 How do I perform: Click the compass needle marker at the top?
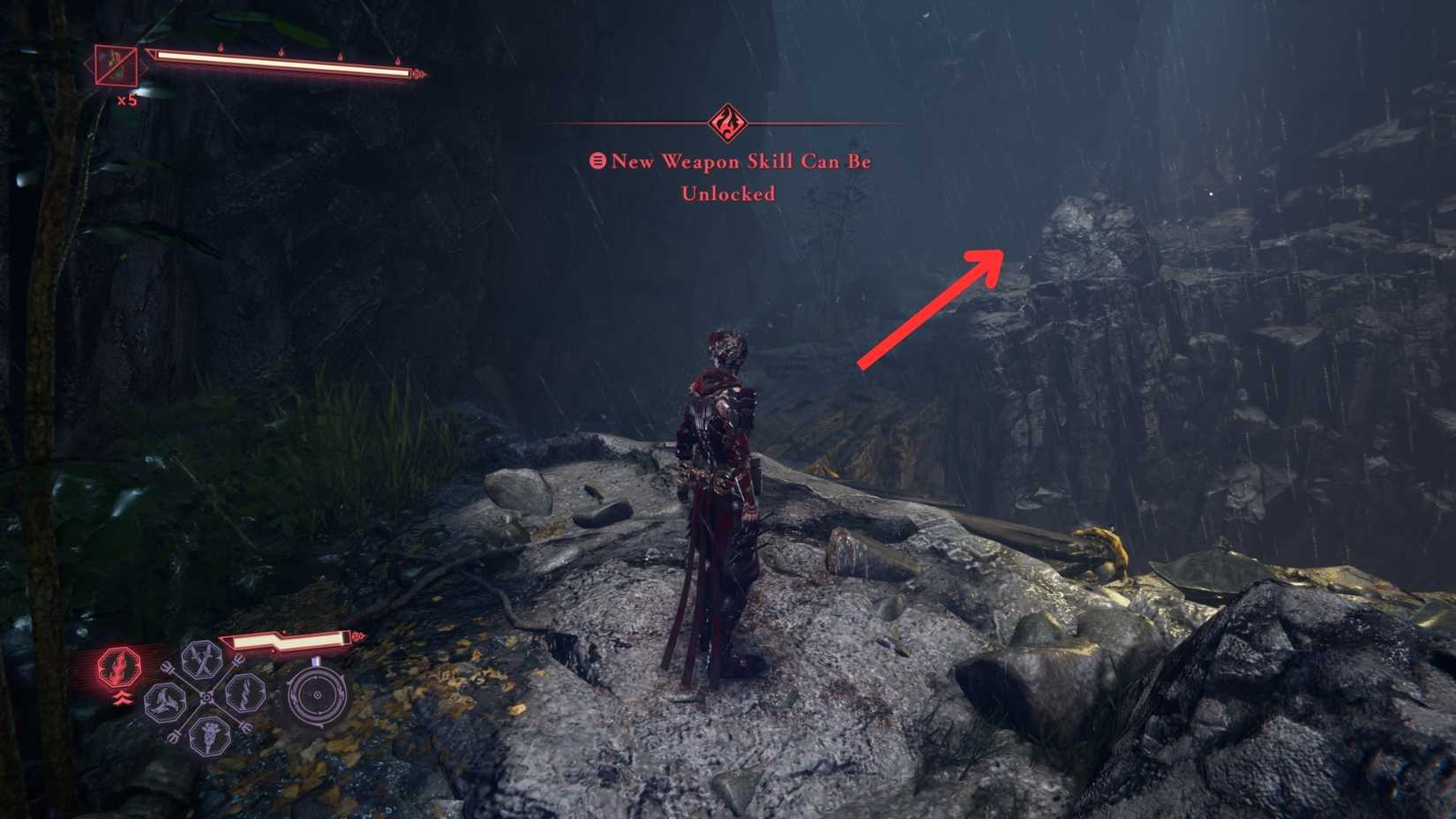click(315, 661)
